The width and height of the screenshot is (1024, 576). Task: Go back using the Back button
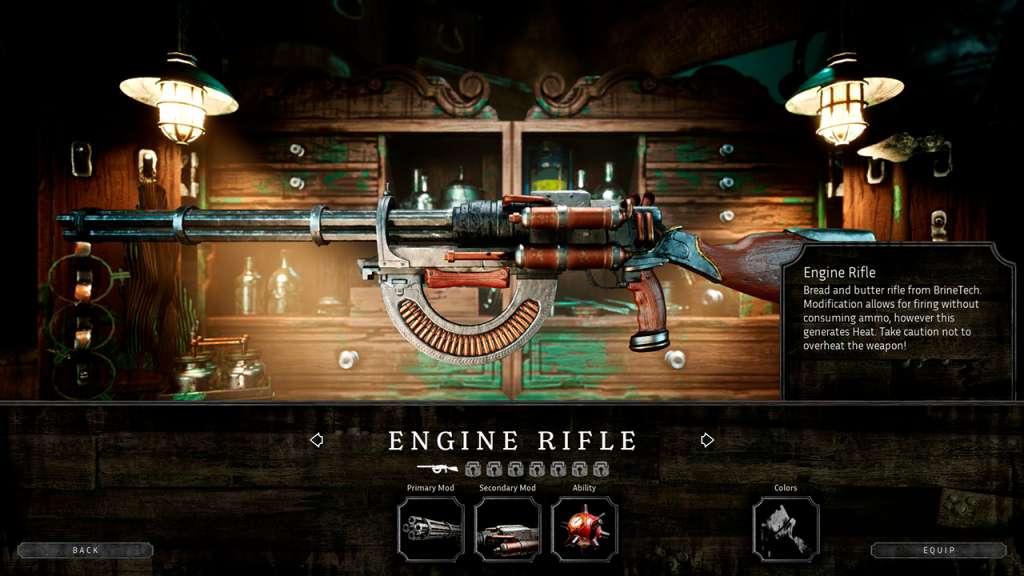(x=85, y=550)
